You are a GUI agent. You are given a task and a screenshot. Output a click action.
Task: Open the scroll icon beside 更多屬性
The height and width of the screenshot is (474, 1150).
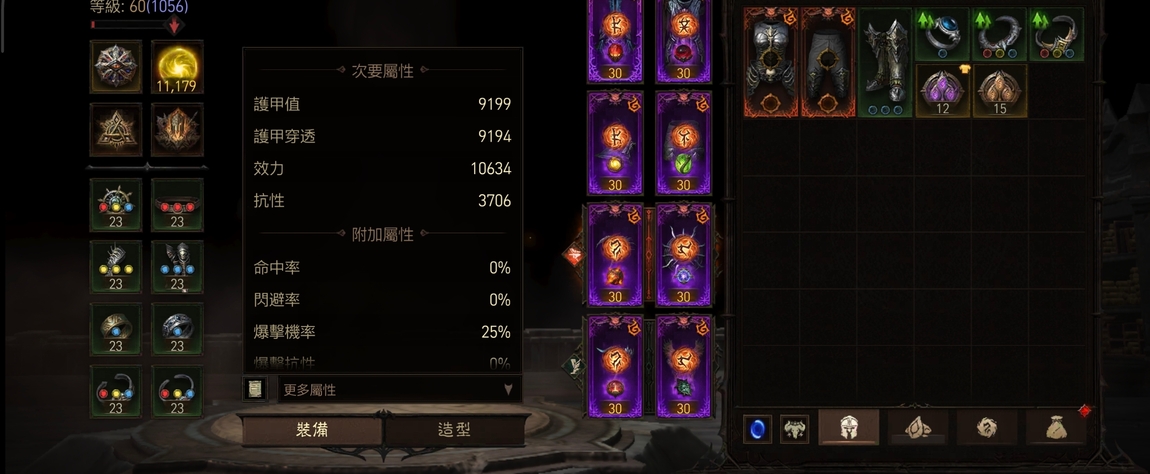(x=255, y=389)
